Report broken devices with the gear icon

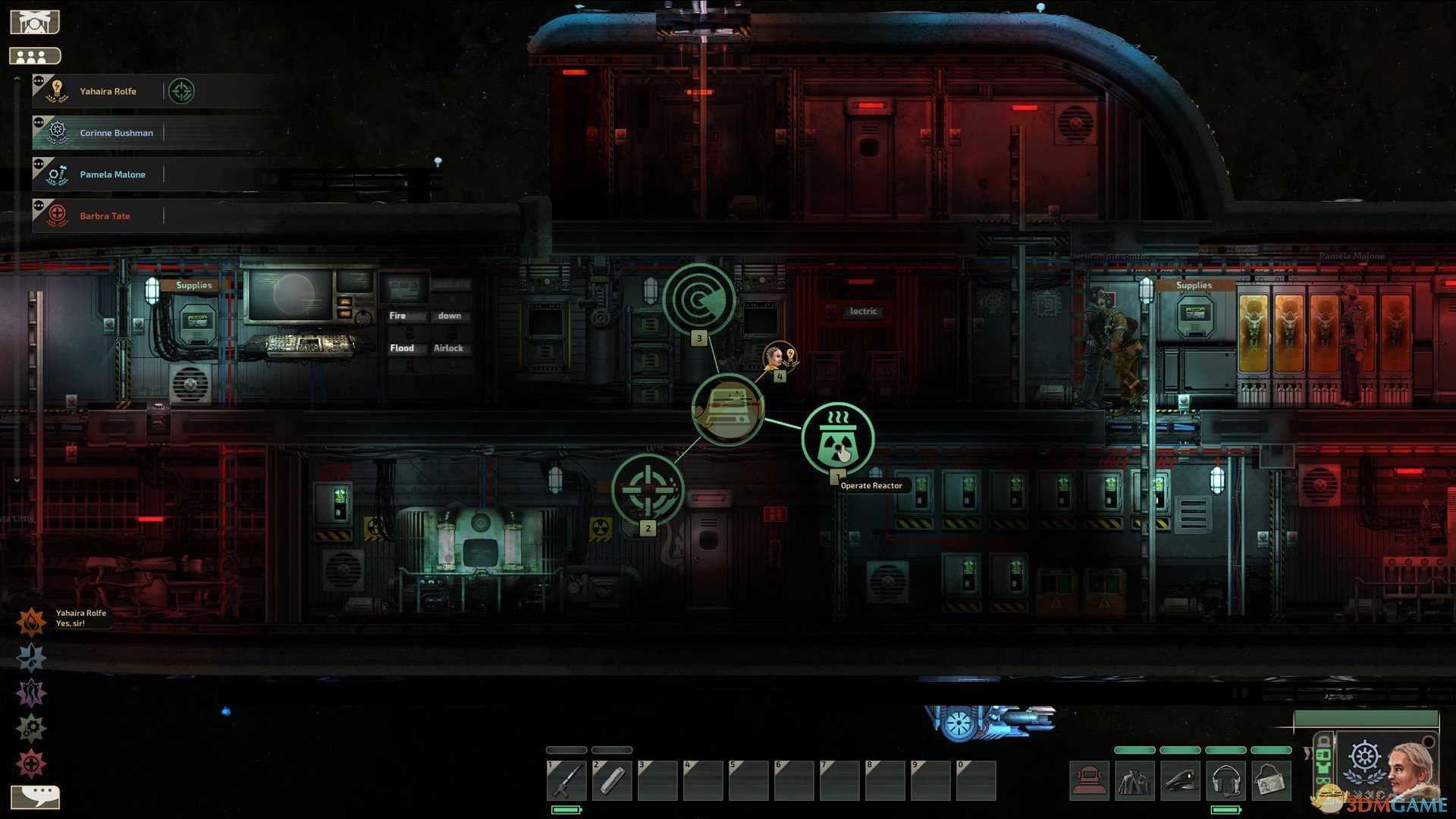[x=31, y=729]
